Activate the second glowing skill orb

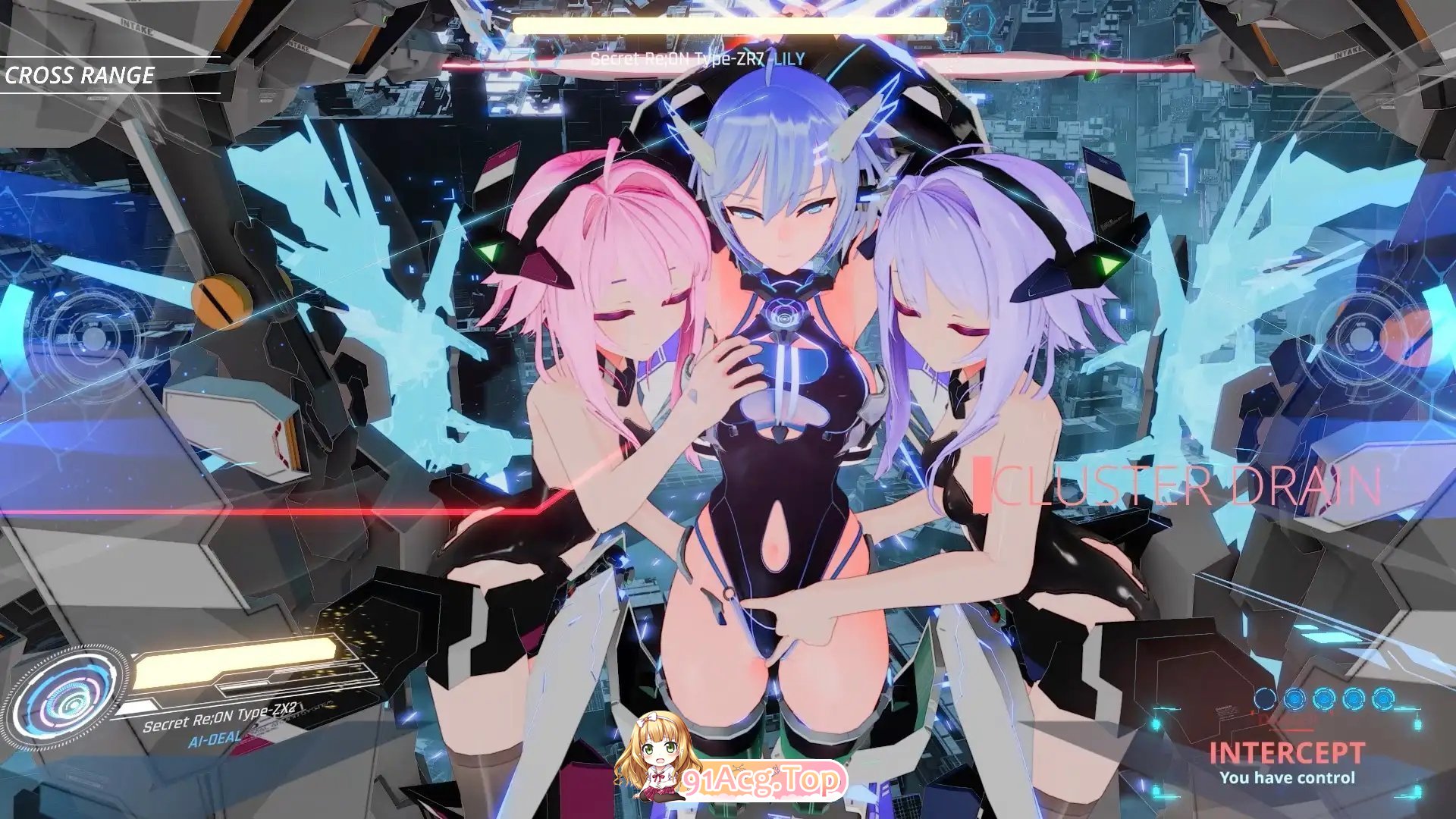click(x=1294, y=698)
